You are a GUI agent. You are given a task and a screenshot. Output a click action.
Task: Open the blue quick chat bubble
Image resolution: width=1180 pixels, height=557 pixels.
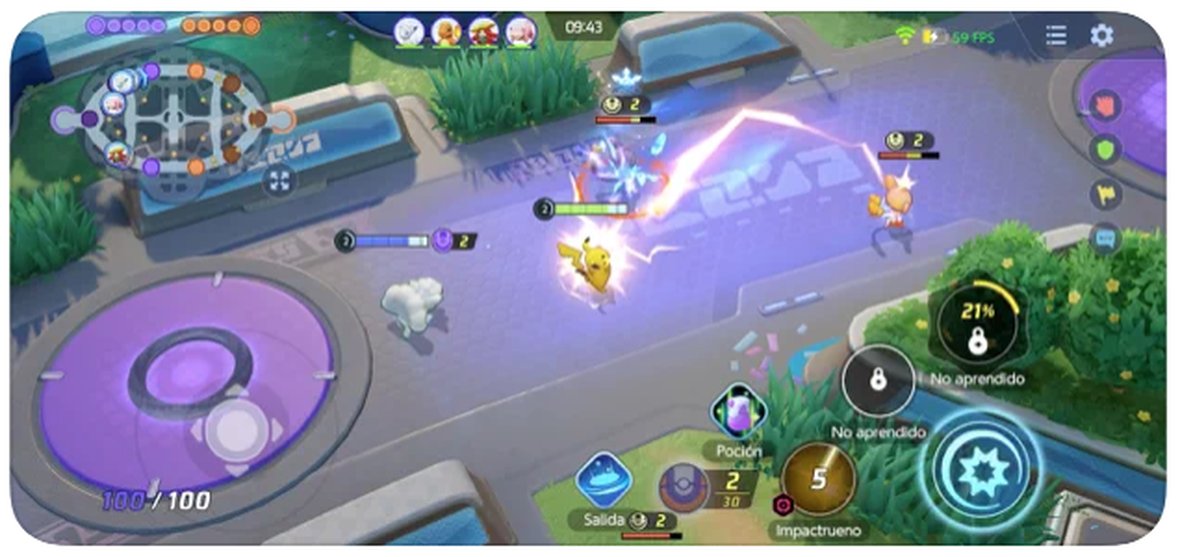point(1106,238)
